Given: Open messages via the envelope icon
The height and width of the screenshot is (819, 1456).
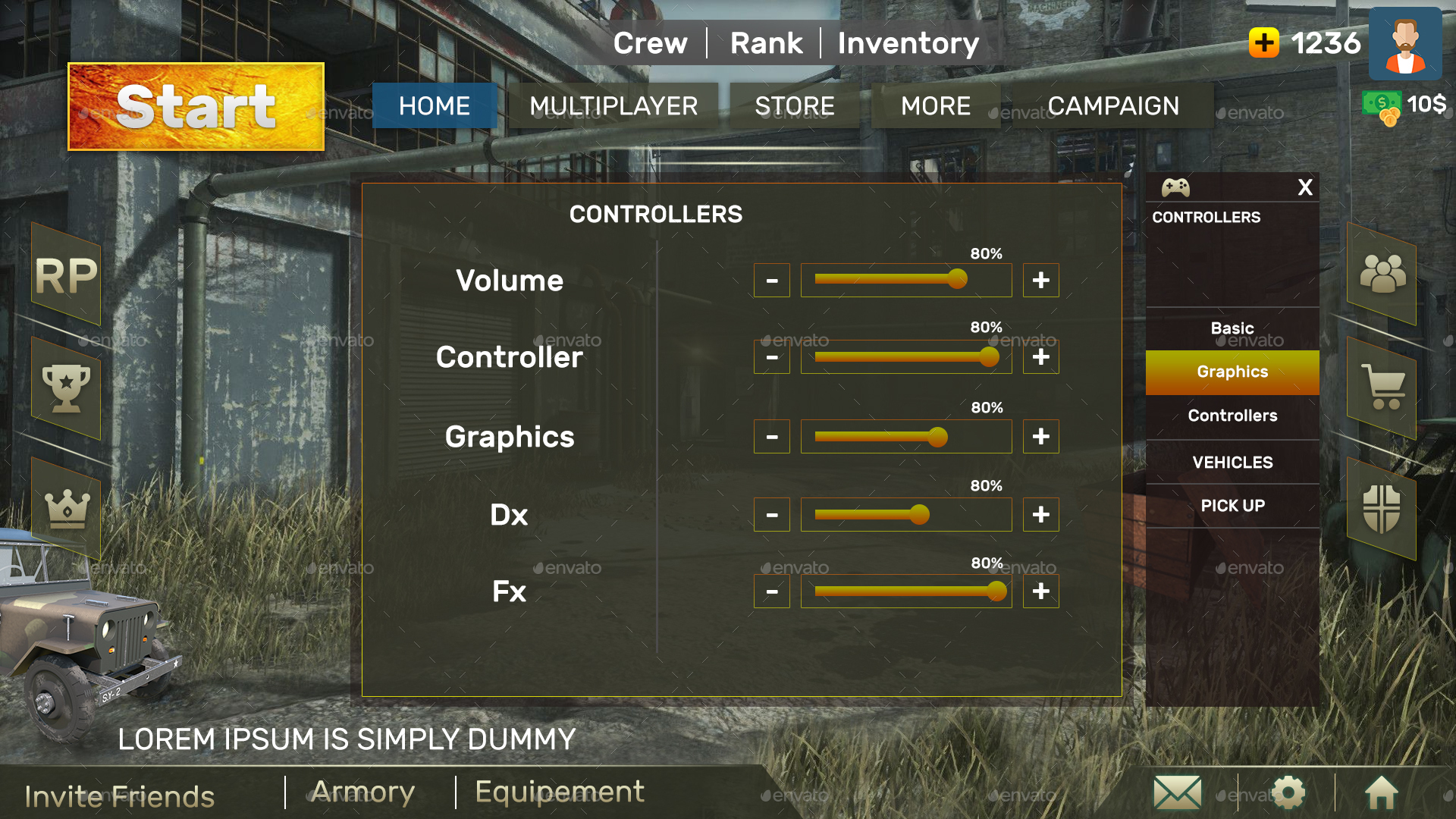Looking at the screenshot, I should (1176, 793).
